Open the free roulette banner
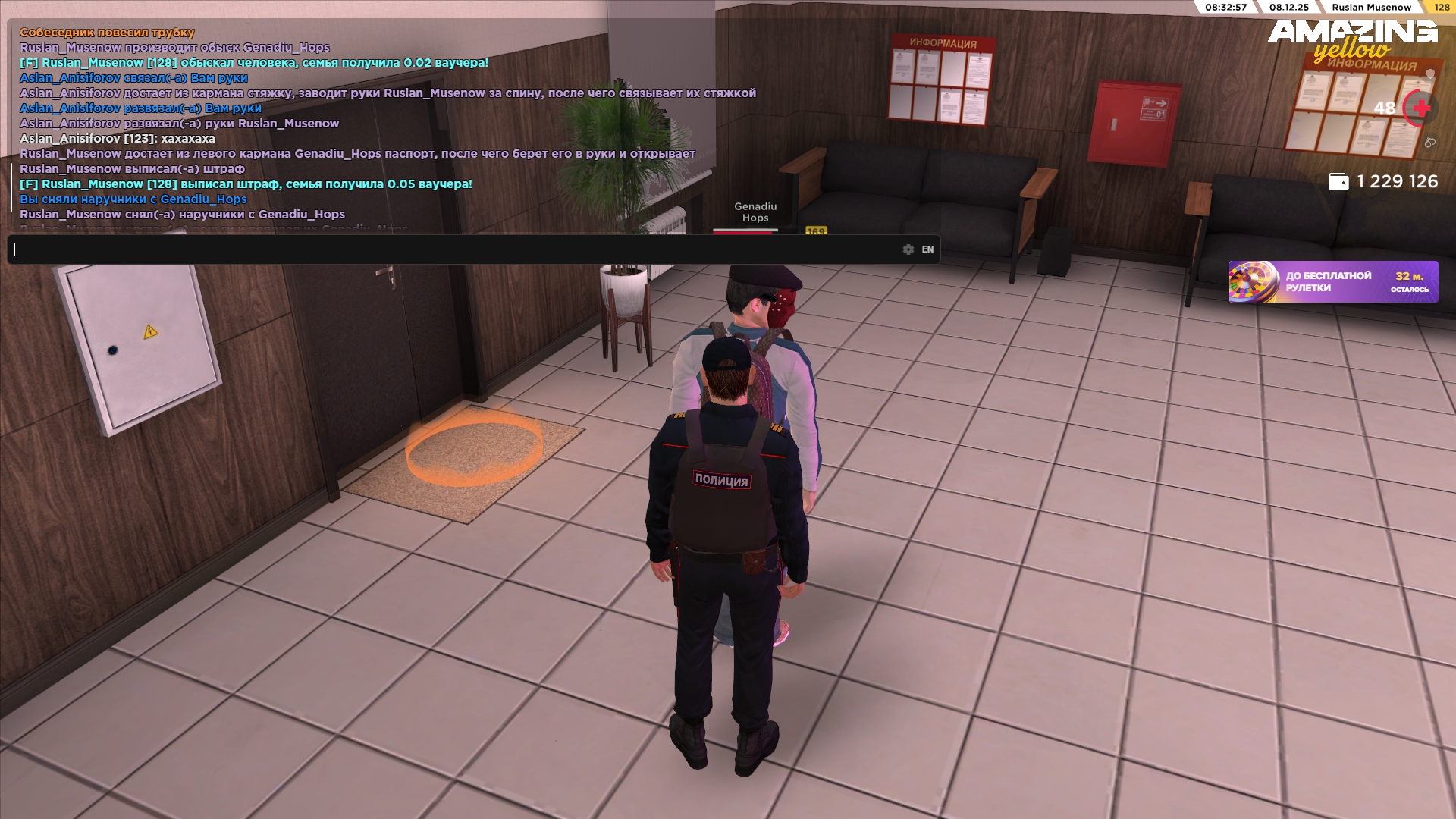 pos(1332,282)
